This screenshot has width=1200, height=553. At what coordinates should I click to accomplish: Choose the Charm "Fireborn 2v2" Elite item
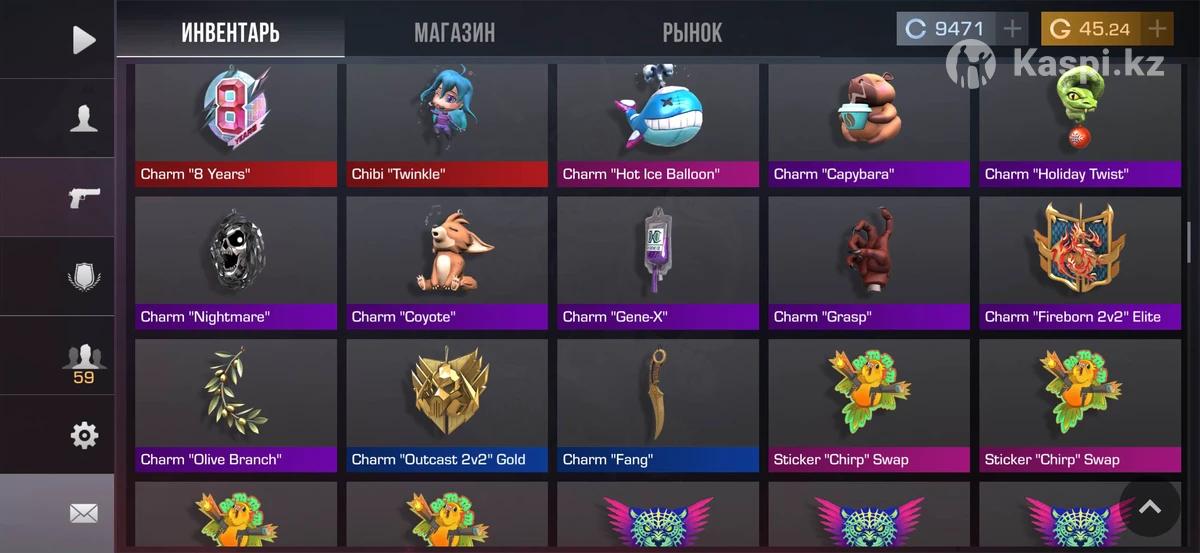pyautogui.click(x=1079, y=262)
